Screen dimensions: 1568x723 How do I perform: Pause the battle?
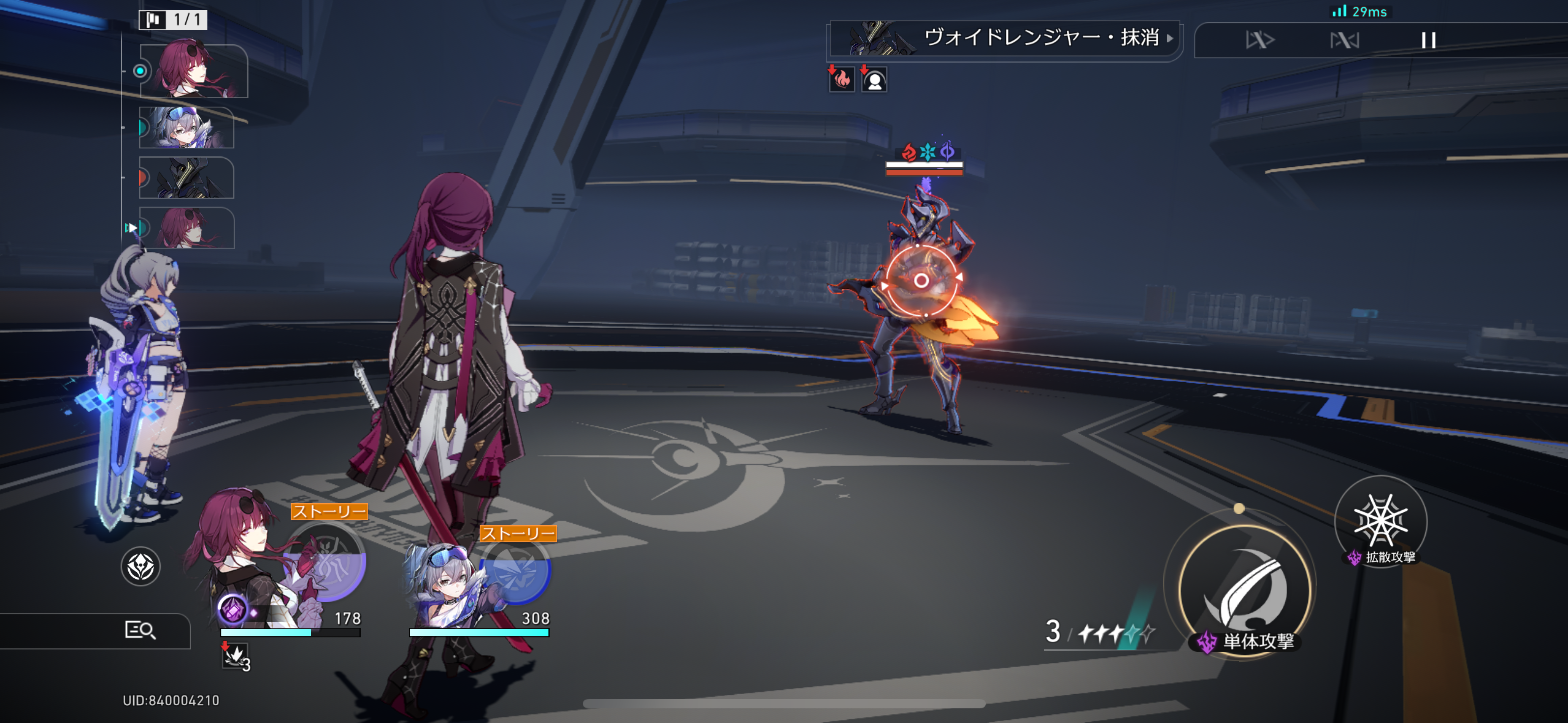[x=1429, y=40]
